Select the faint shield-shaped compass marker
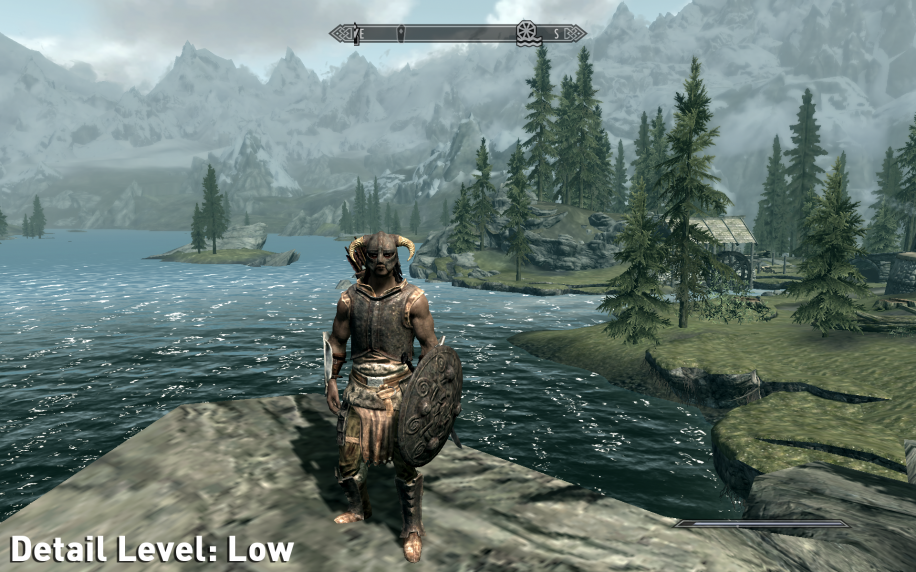This screenshot has width=916, height=572. pyautogui.click(x=402, y=34)
